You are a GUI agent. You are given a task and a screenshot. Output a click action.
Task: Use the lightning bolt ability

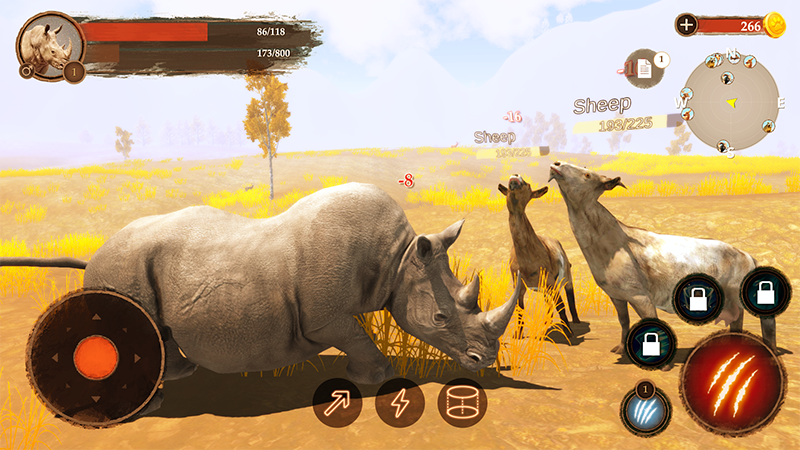[400, 403]
